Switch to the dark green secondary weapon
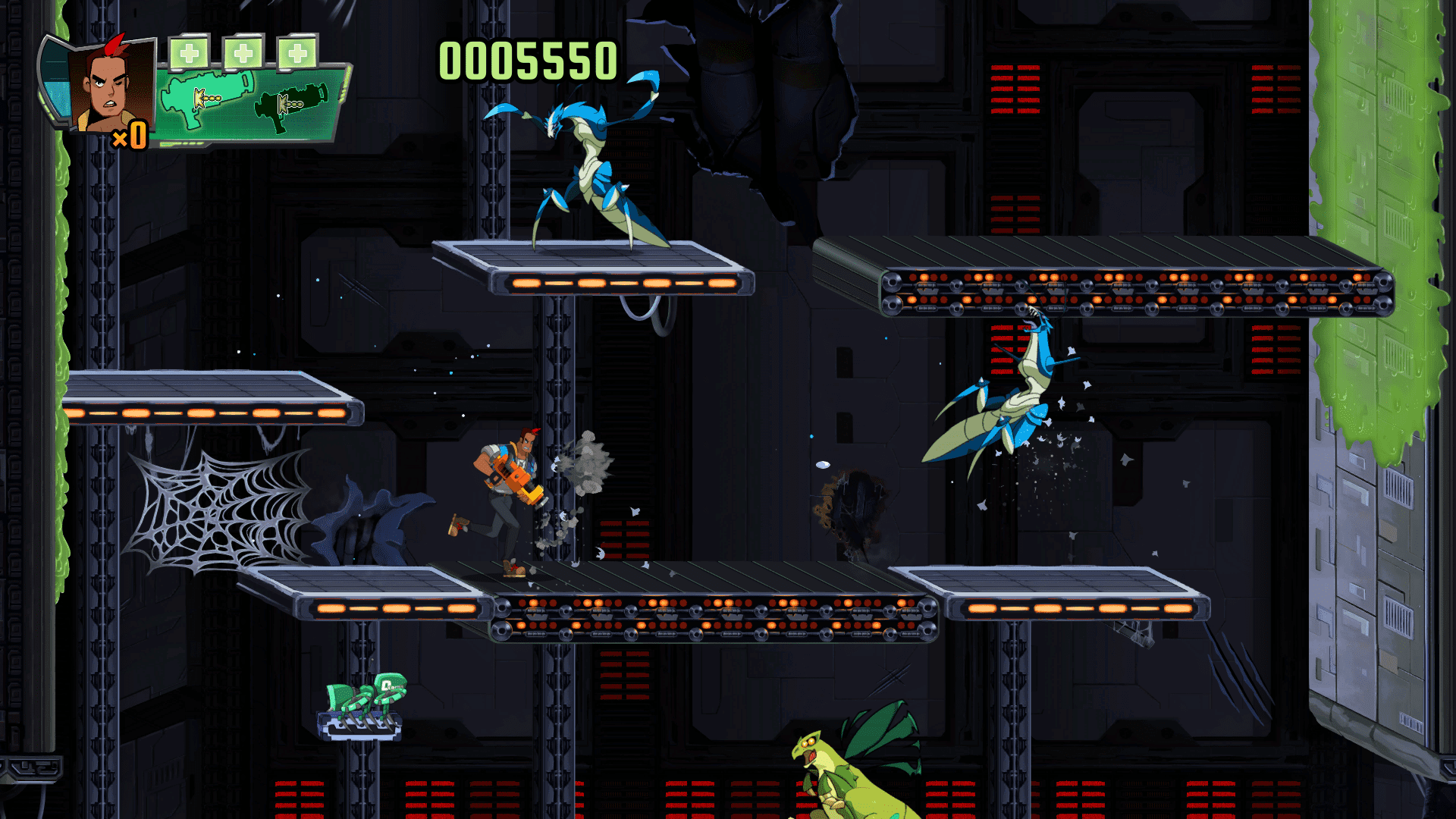 click(291, 105)
